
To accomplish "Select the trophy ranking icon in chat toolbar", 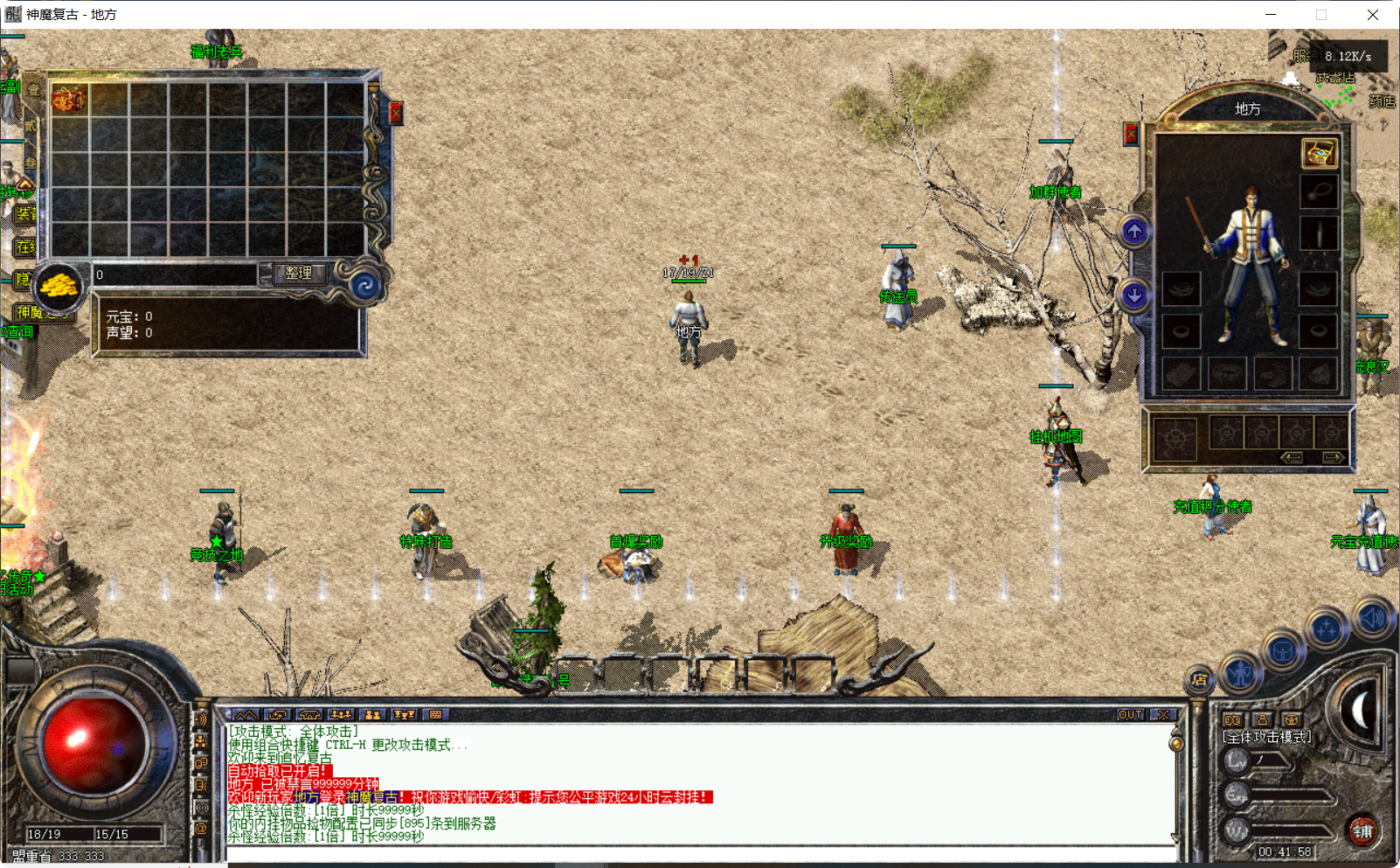I will point(403,714).
